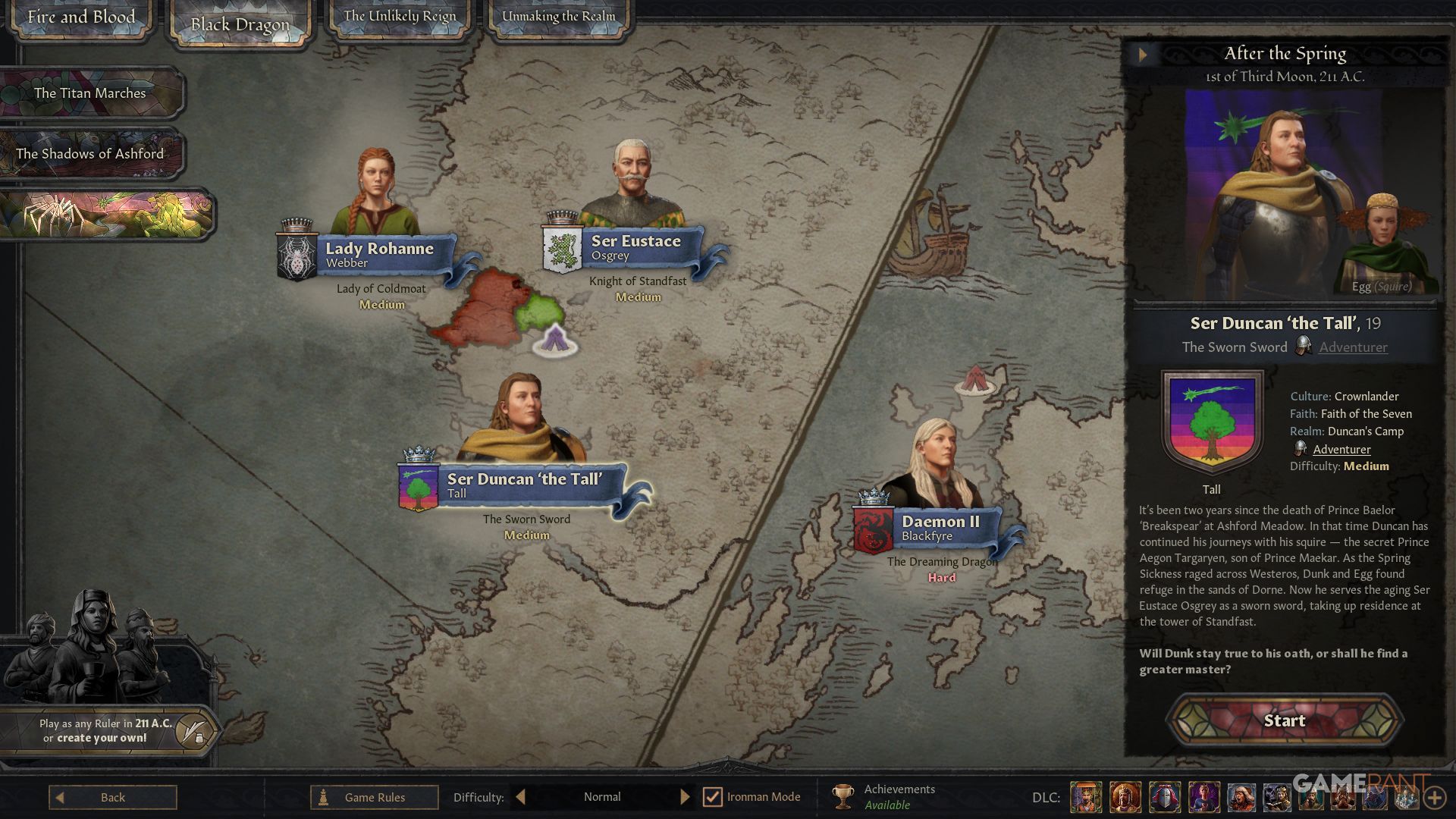
Task: Go back to the previous menu
Action: (x=112, y=797)
